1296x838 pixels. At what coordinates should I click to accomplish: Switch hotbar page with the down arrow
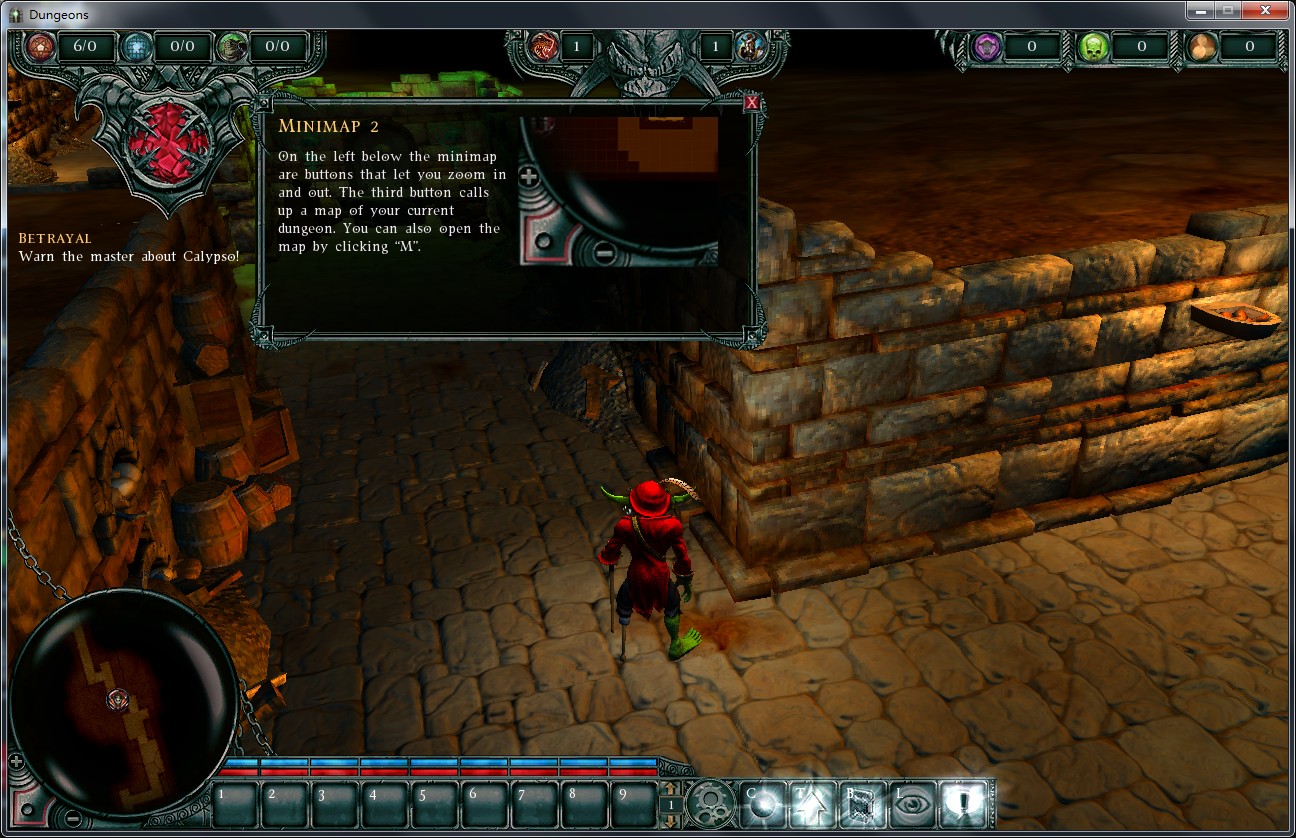(x=671, y=819)
